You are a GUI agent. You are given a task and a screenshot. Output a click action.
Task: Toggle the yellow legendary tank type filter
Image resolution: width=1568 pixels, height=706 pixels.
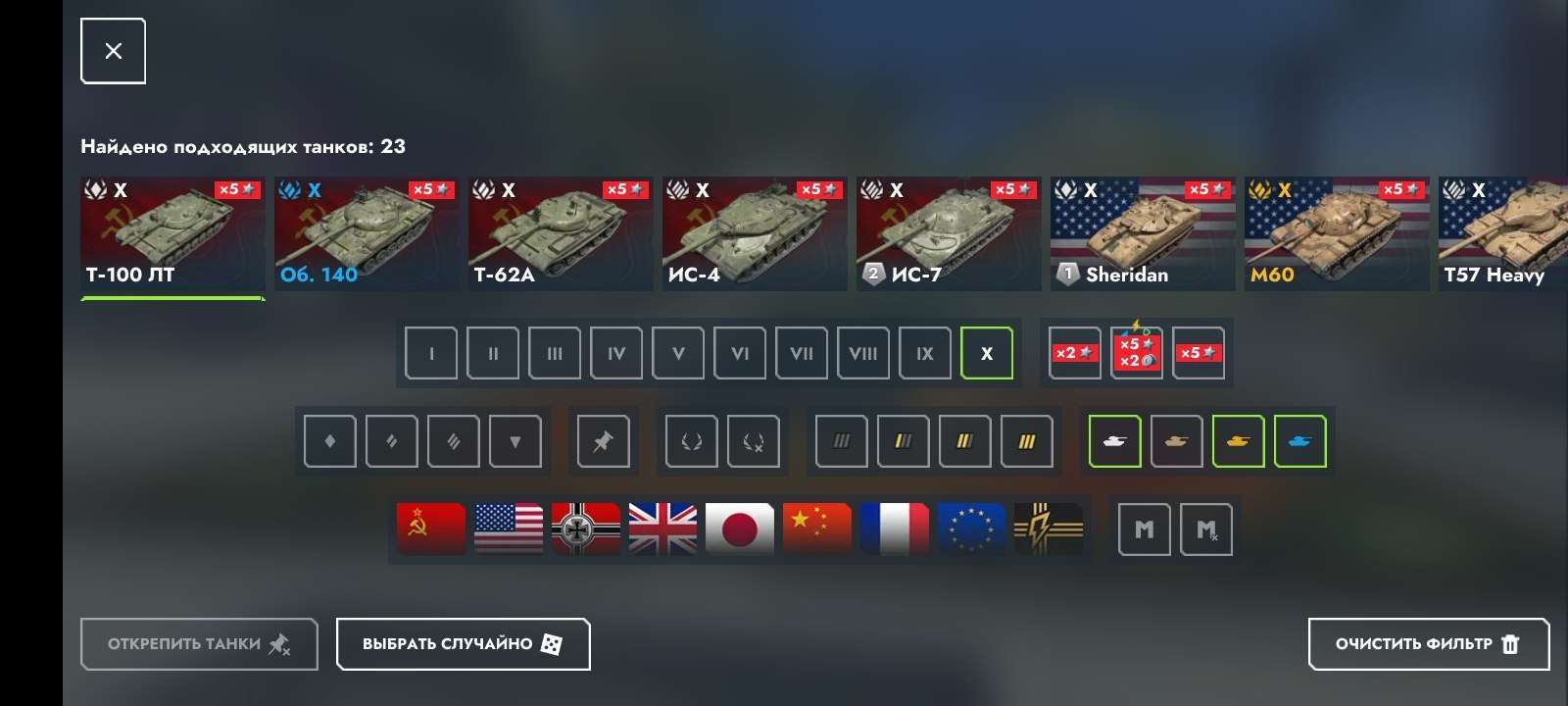tap(1239, 441)
